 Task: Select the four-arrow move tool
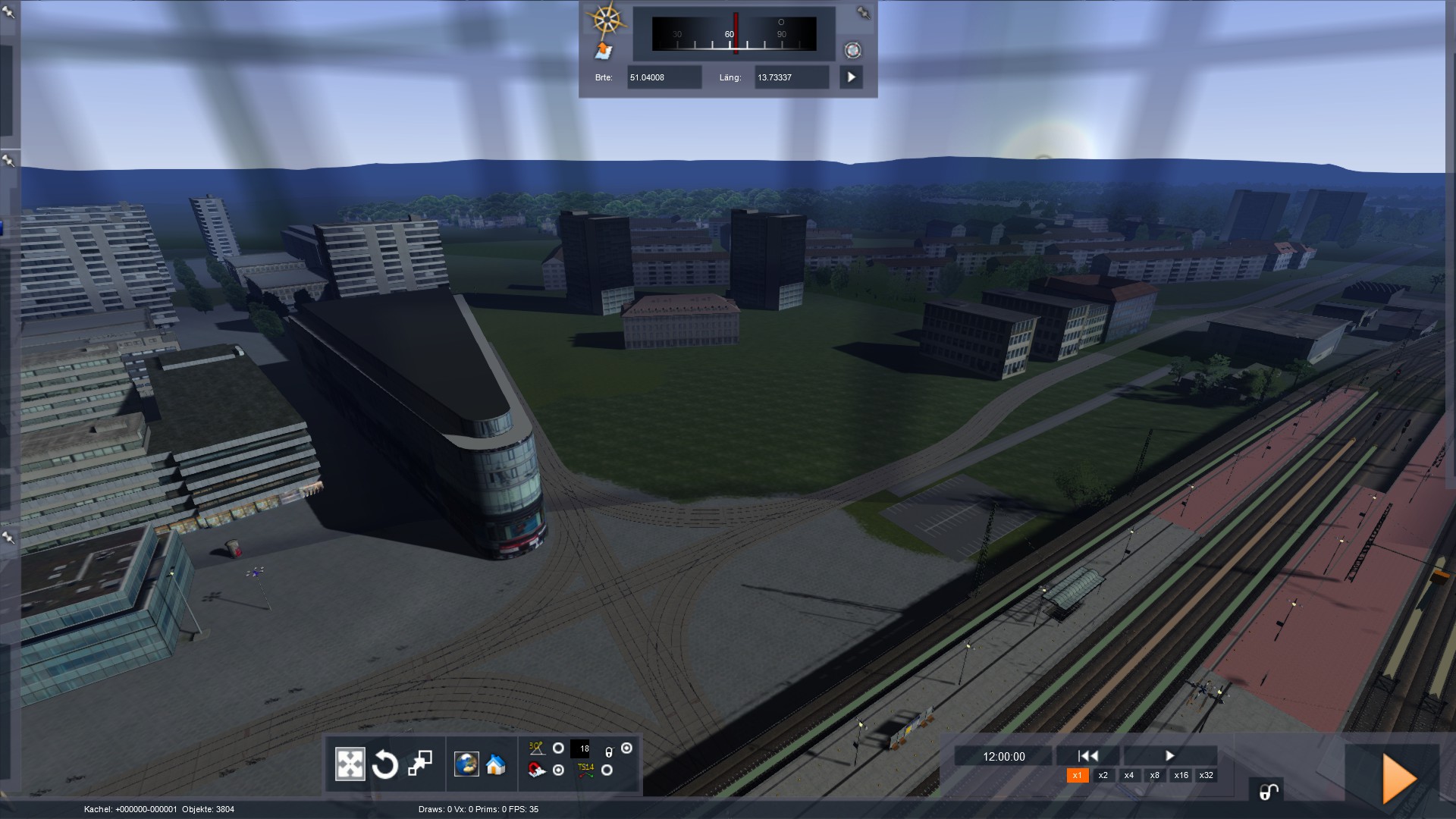coord(350,764)
